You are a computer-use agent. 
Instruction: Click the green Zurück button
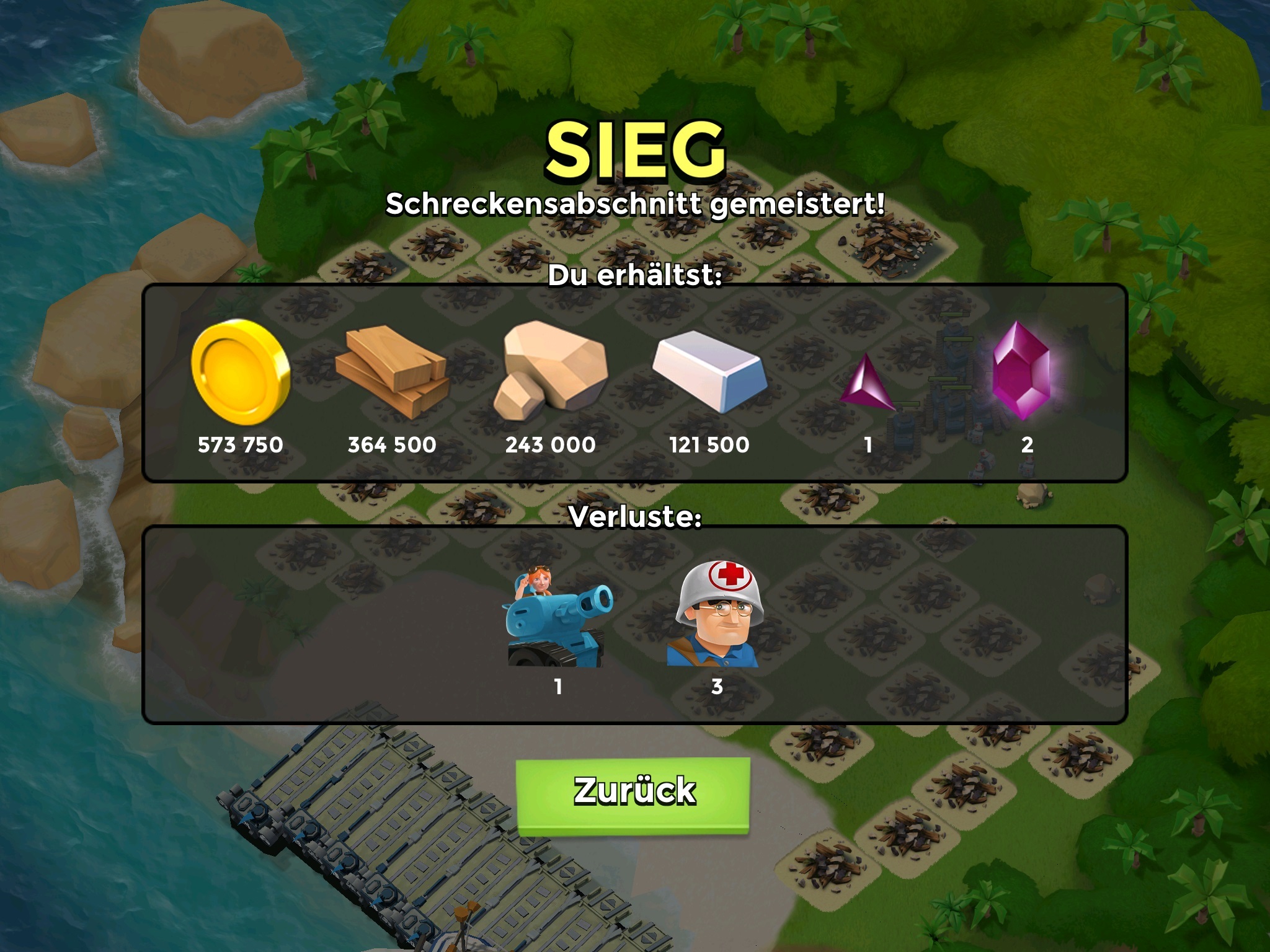(633, 793)
